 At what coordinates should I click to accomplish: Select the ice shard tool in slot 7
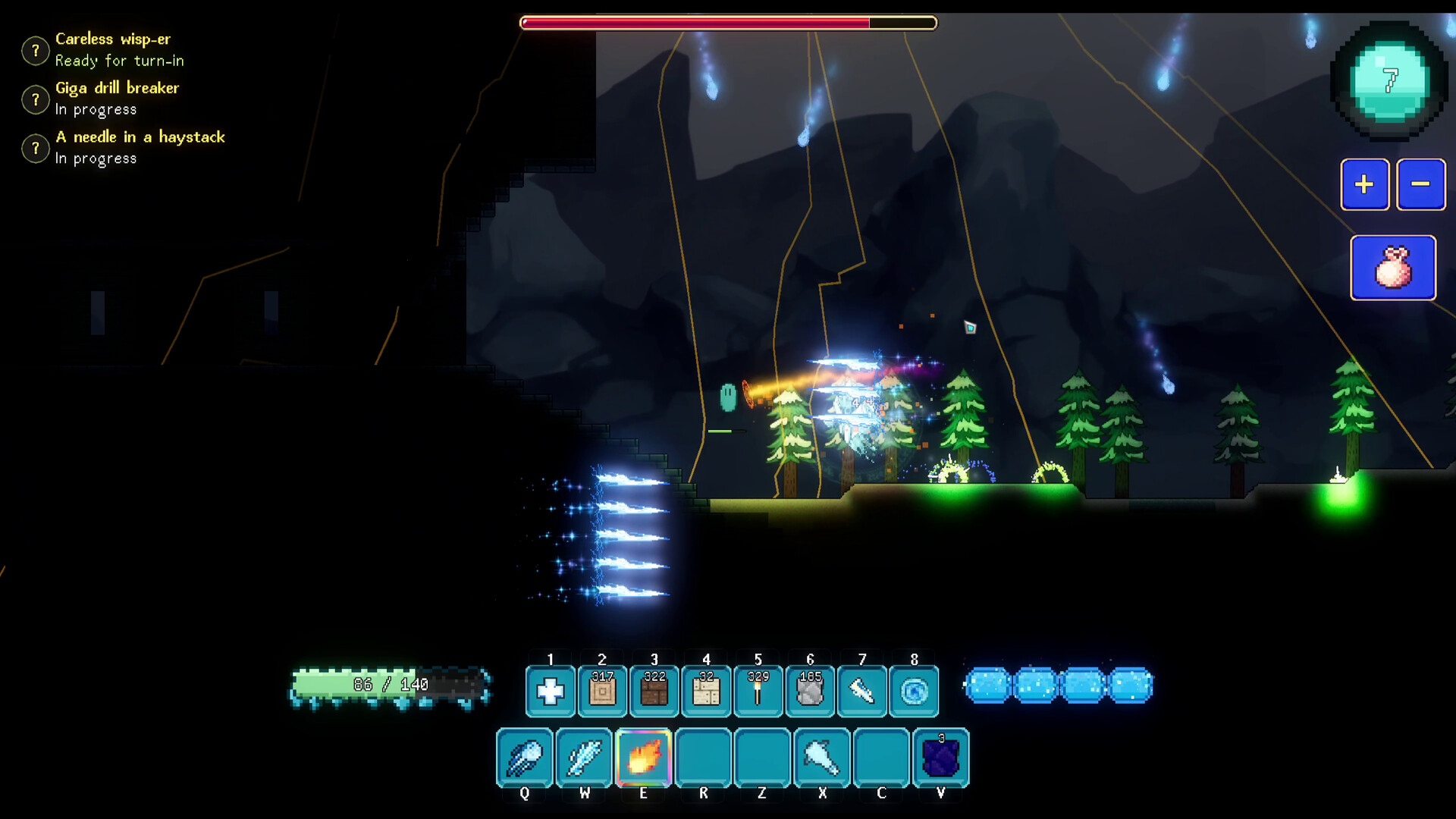(x=862, y=691)
